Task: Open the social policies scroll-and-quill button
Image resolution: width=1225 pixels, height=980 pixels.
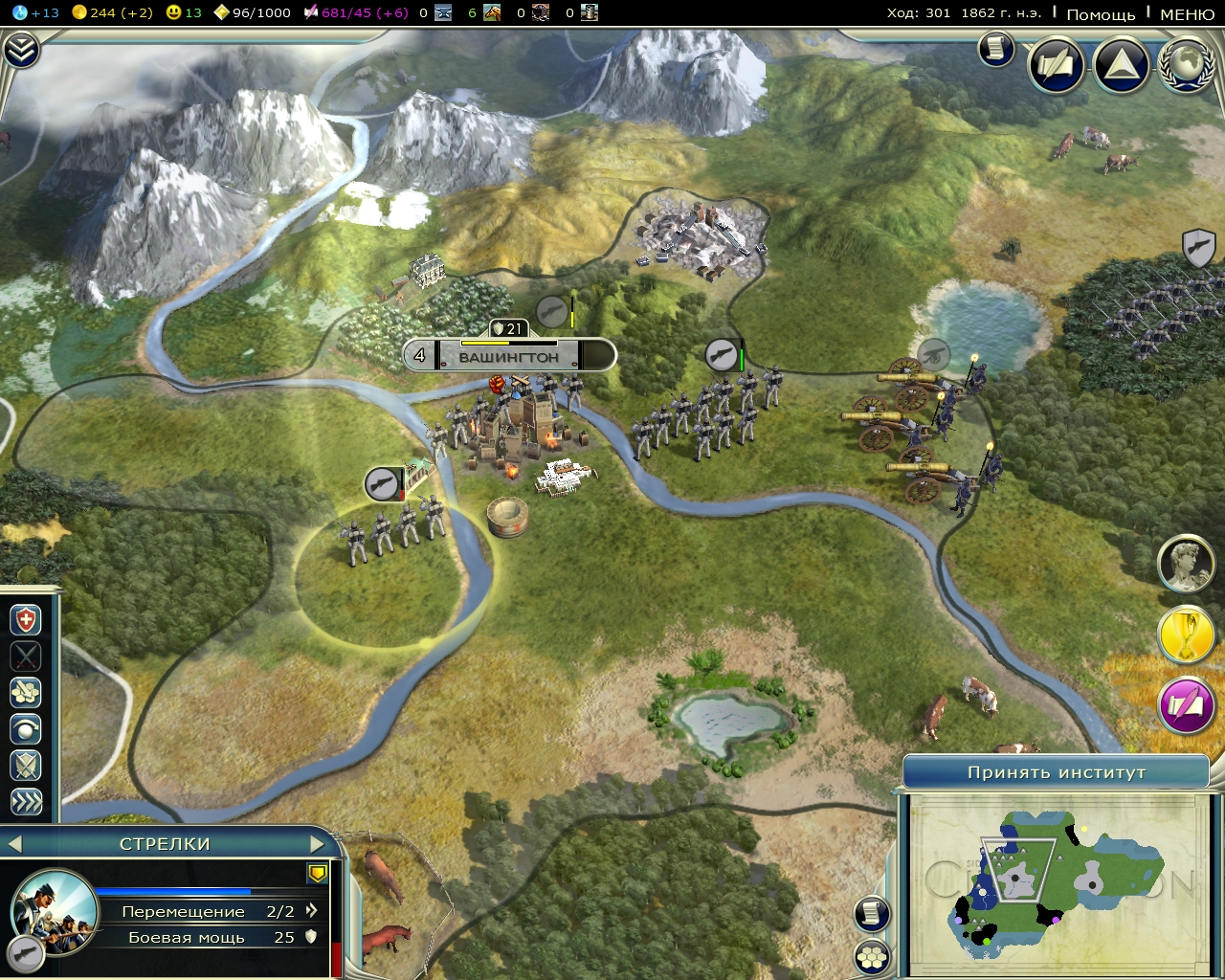Action: [x=1057, y=65]
